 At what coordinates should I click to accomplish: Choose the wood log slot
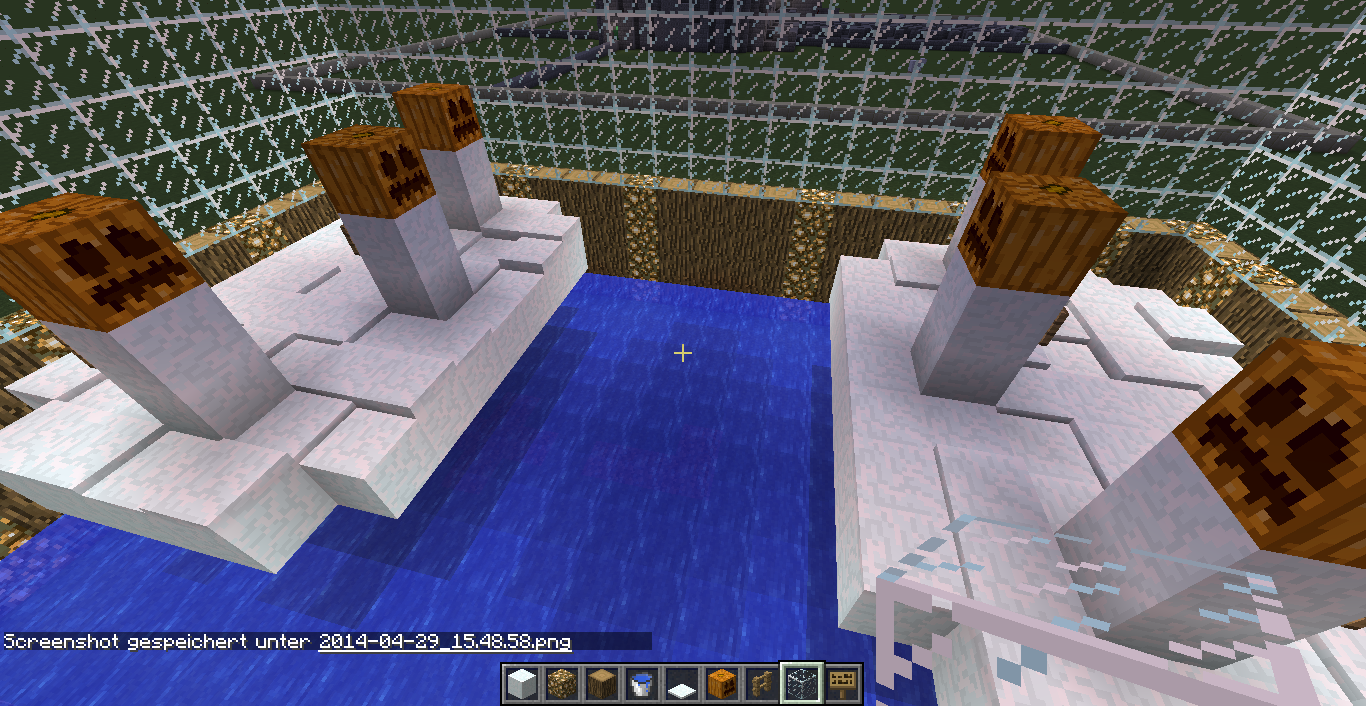click(x=601, y=684)
